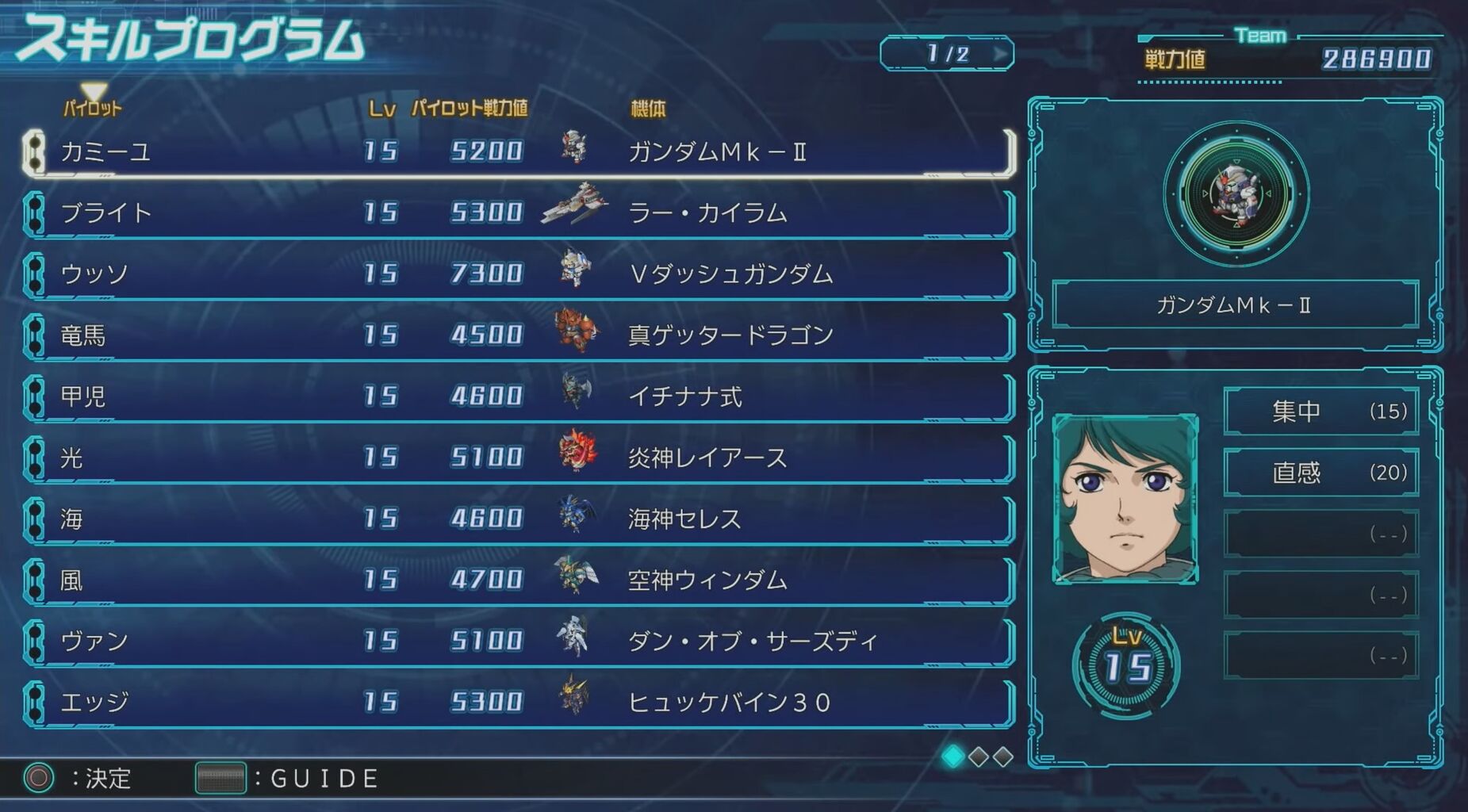The height and width of the screenshot is (812, 1468).
Task: Pick 風 with 空神ウィンダム
Action: pyautogui.click(x=516, y=580)
